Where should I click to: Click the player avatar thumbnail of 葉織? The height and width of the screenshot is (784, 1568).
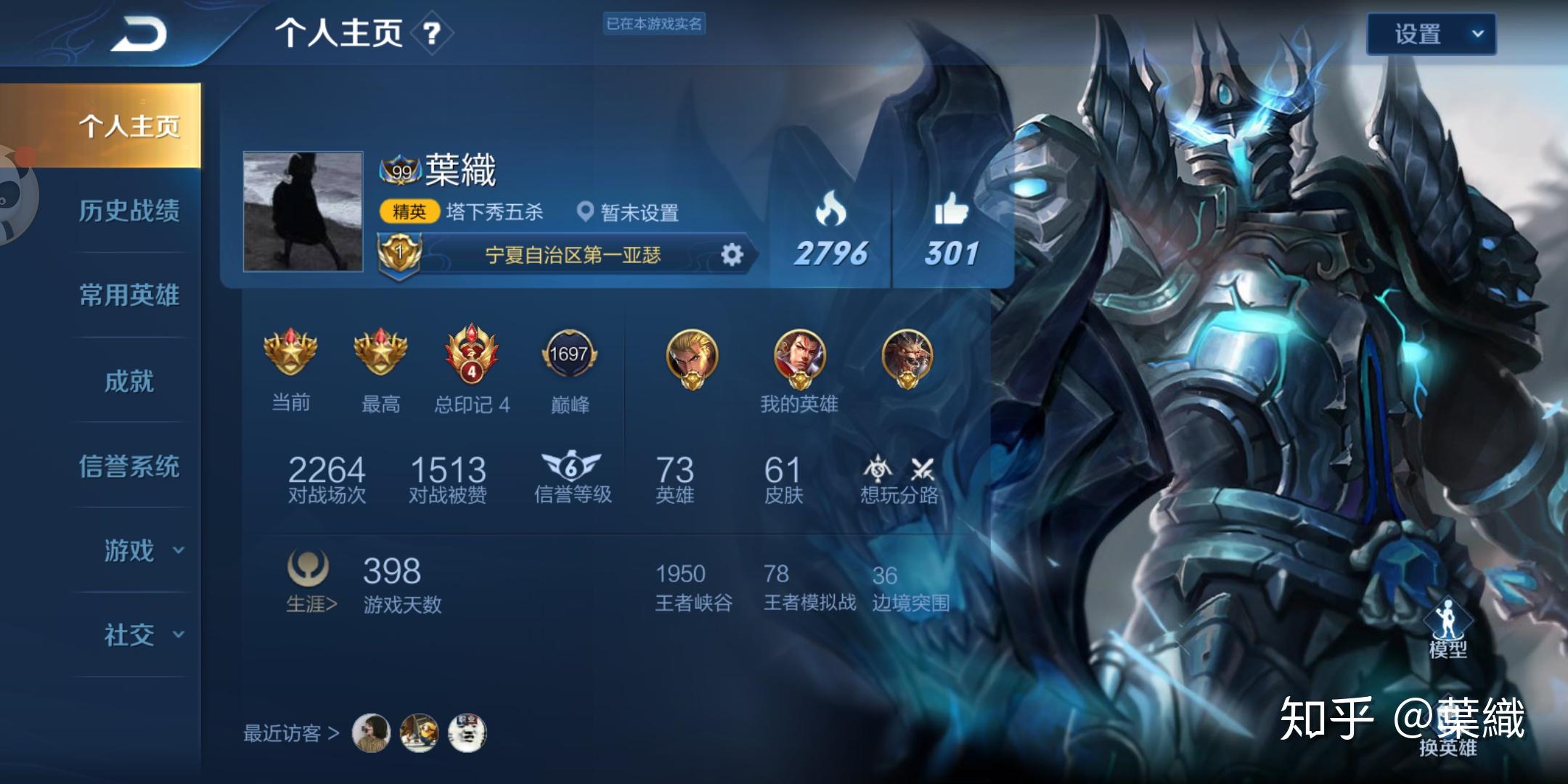tap(302, 211)
